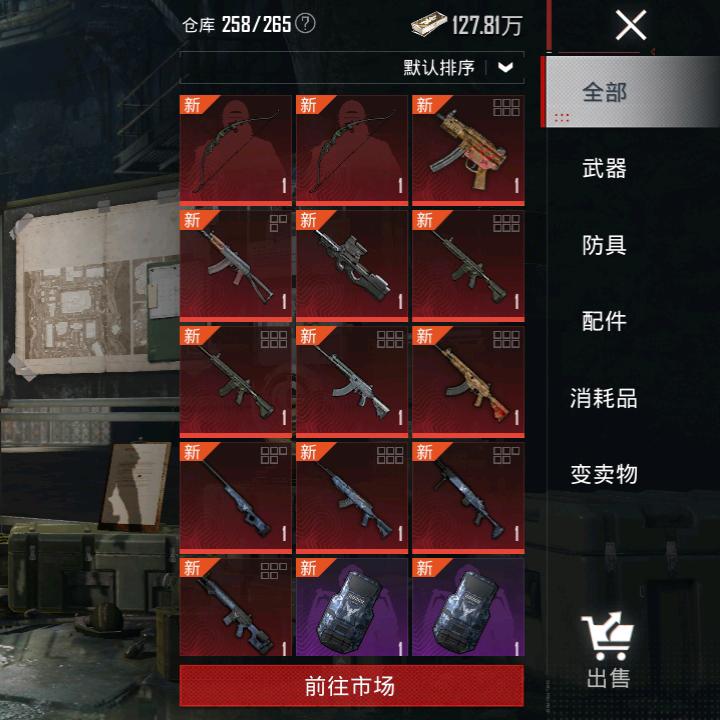Viewport: 720px width, 720px height.
Task: Open the 默认排序 sorting dropdown
Action: (x=460, y=68)
